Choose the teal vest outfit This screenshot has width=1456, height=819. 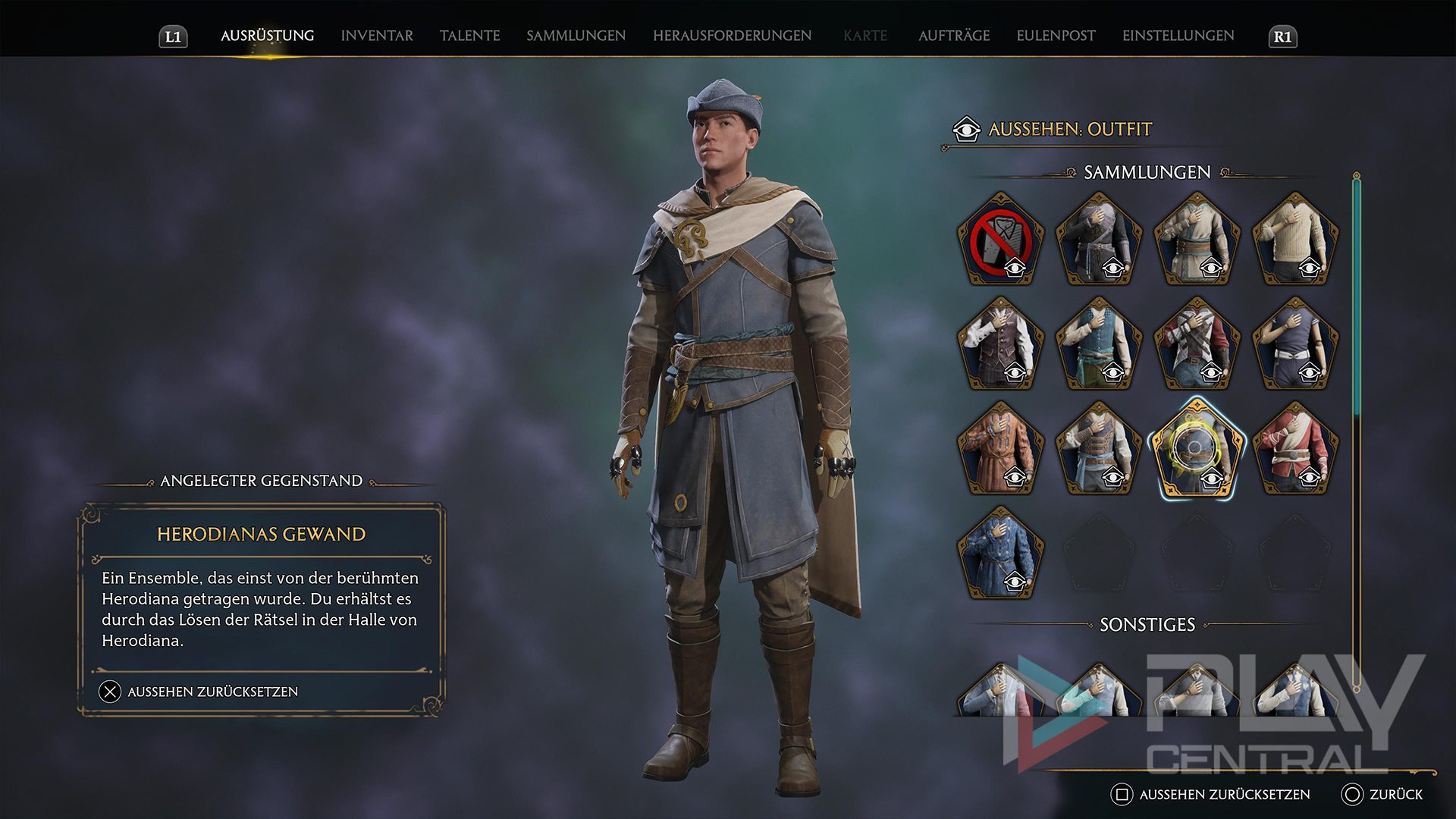coord(1099,344)
